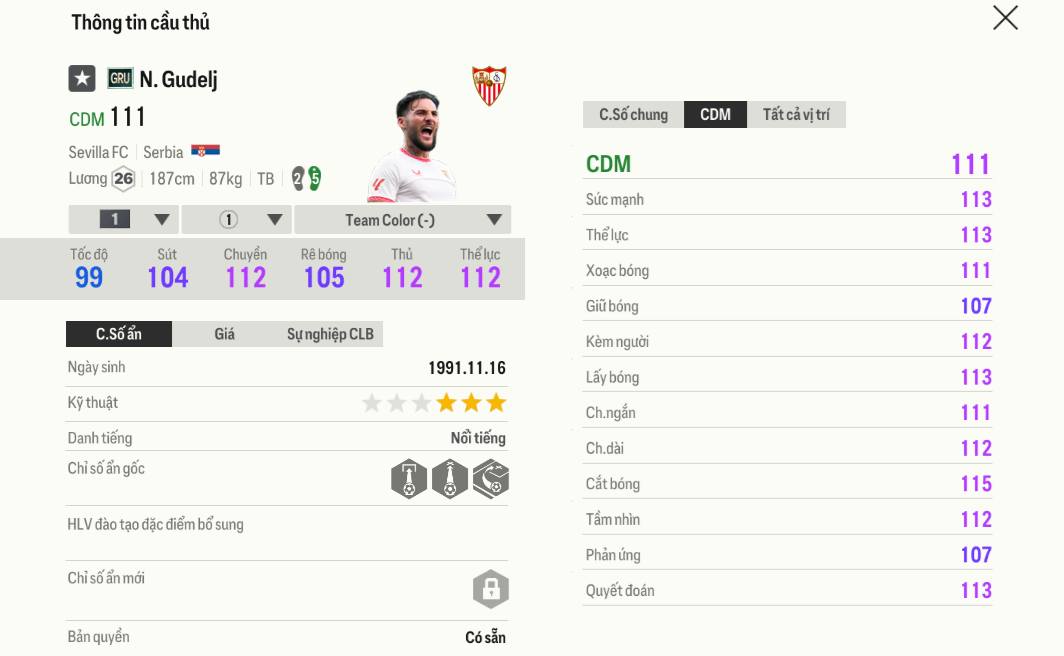Toggle the favorite star for N. Gudelj

82,79
